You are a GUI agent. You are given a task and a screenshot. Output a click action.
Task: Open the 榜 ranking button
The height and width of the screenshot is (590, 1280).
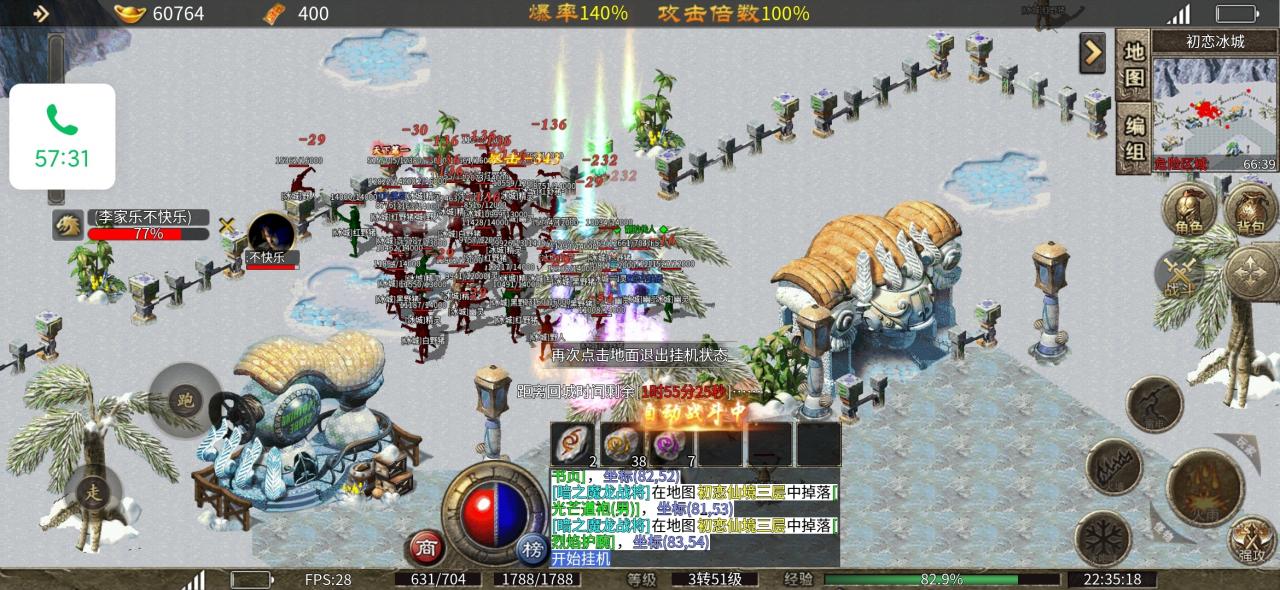(x=531, y=548)
